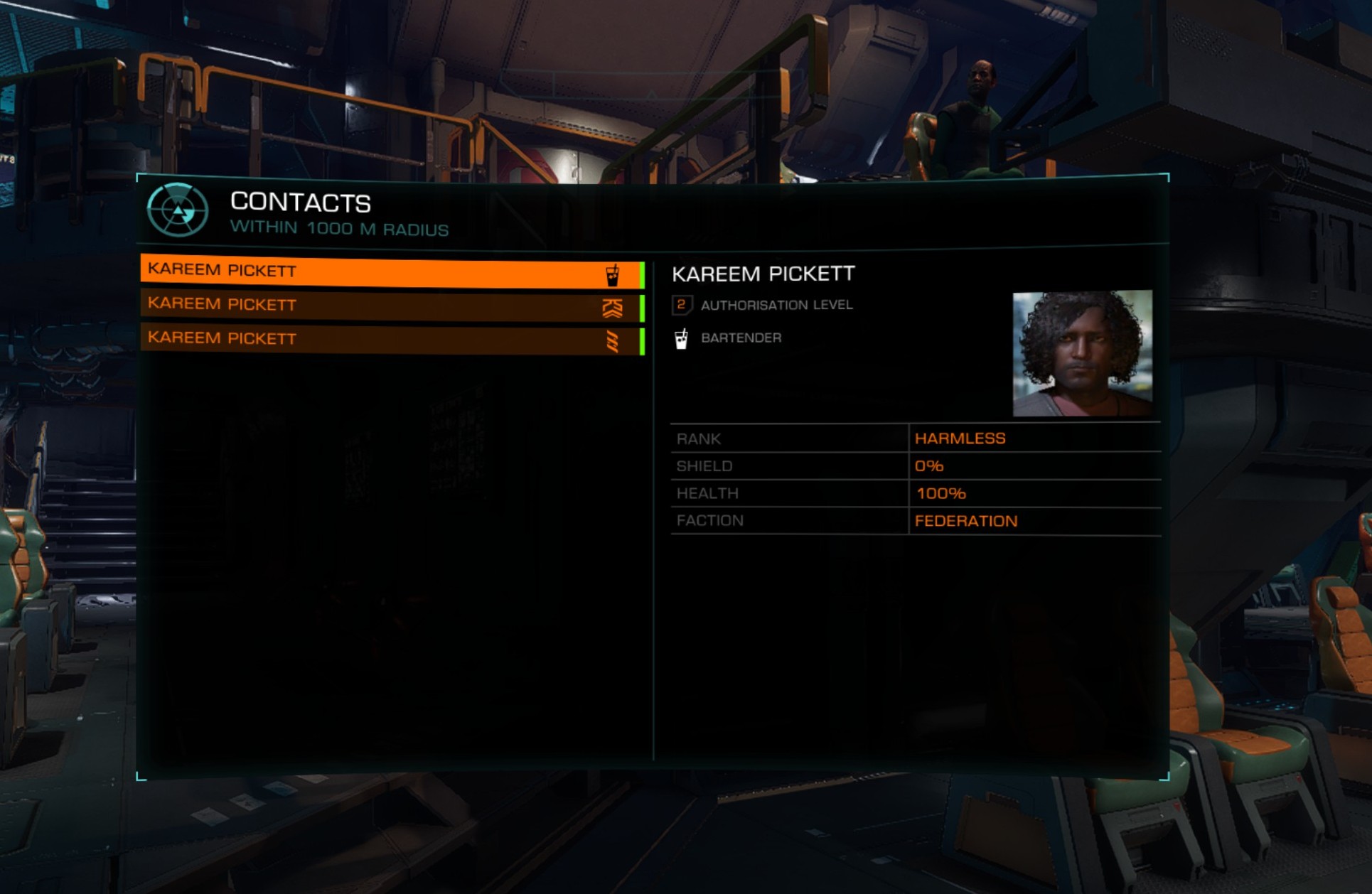Screen dimensions: 1372x894
Task: Click Kareem Pickett's portrait thumbnail
Action: tap(1081, 353)
